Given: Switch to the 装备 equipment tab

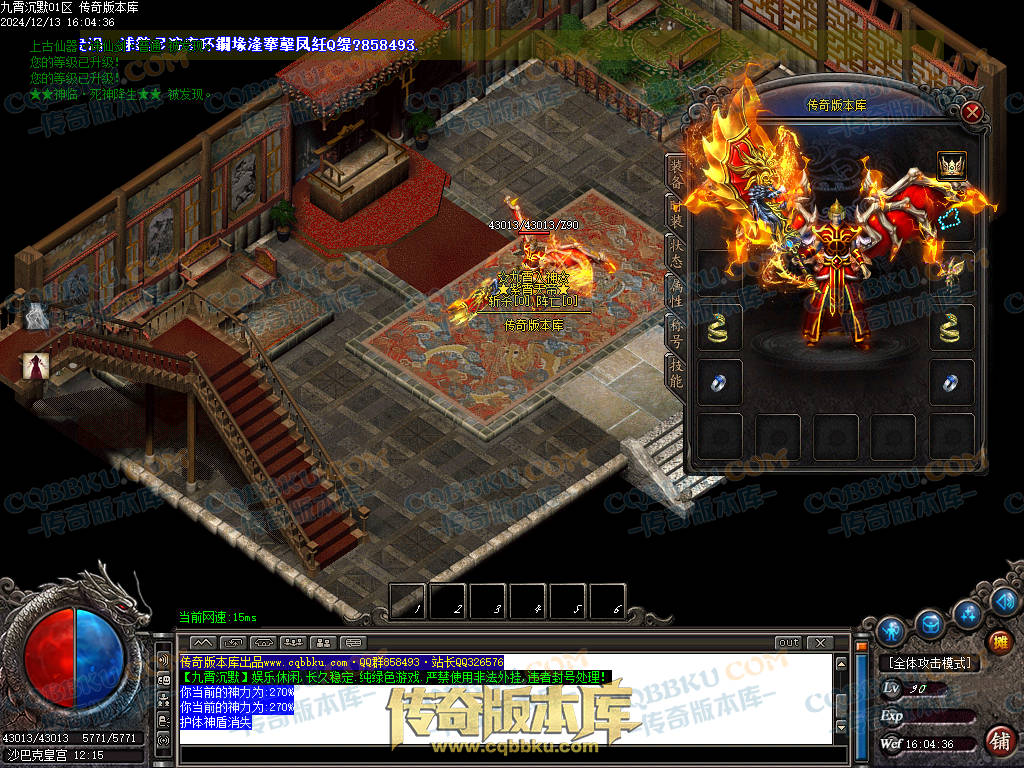Looking at the screenshot, I should click(x=676, y=173).
